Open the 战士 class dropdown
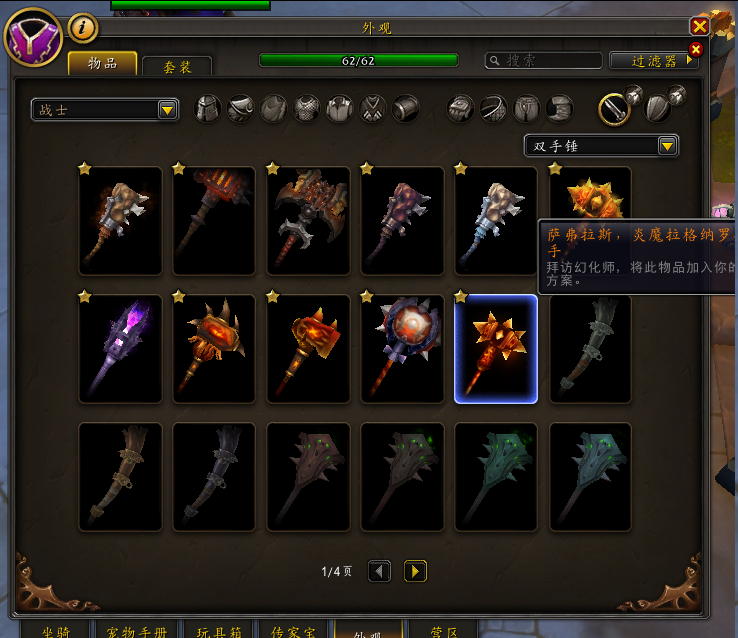 tap(105, 110)
